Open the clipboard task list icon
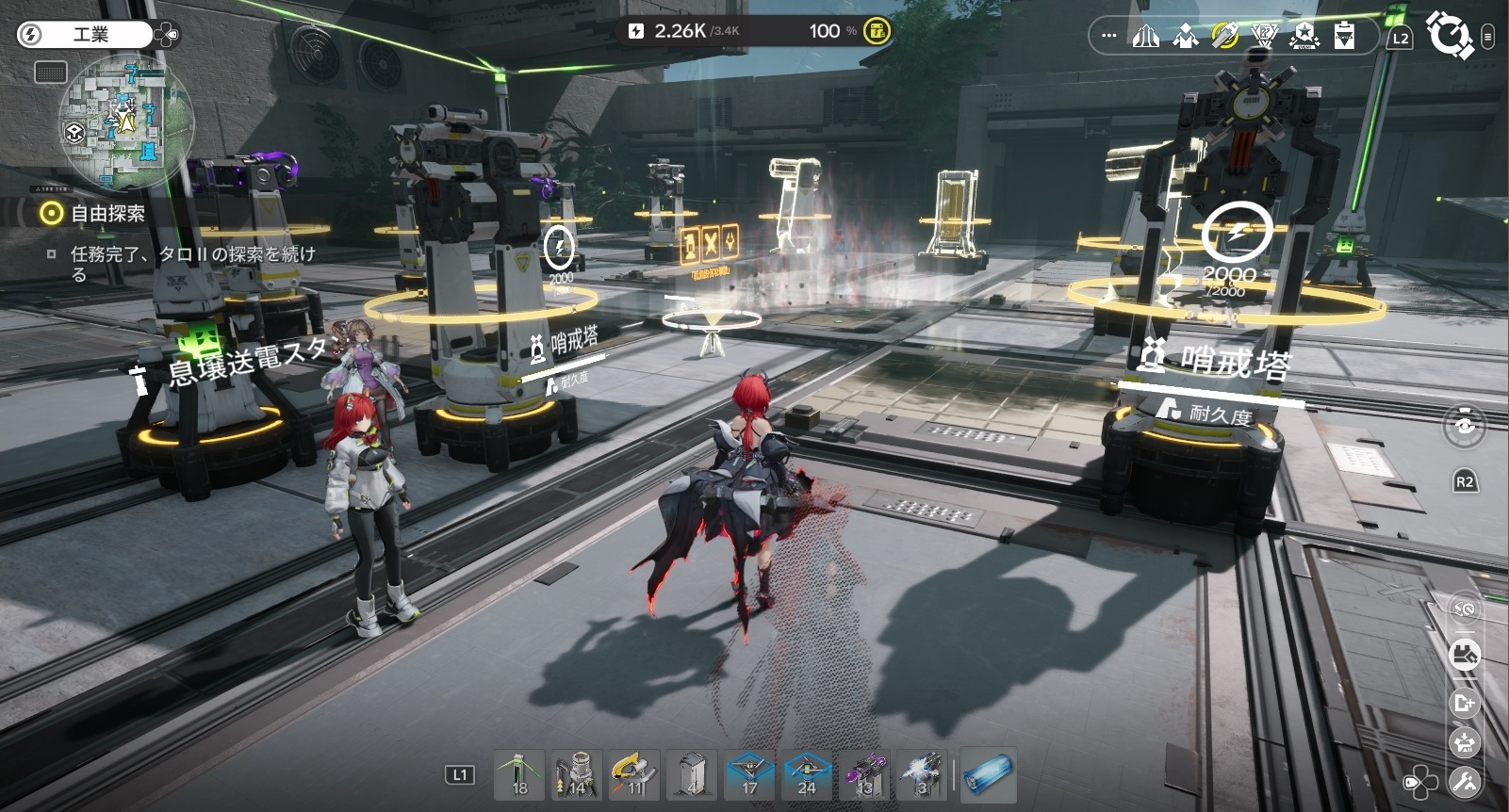Screen dimensions: 1509x812 tap(1344, 37)
